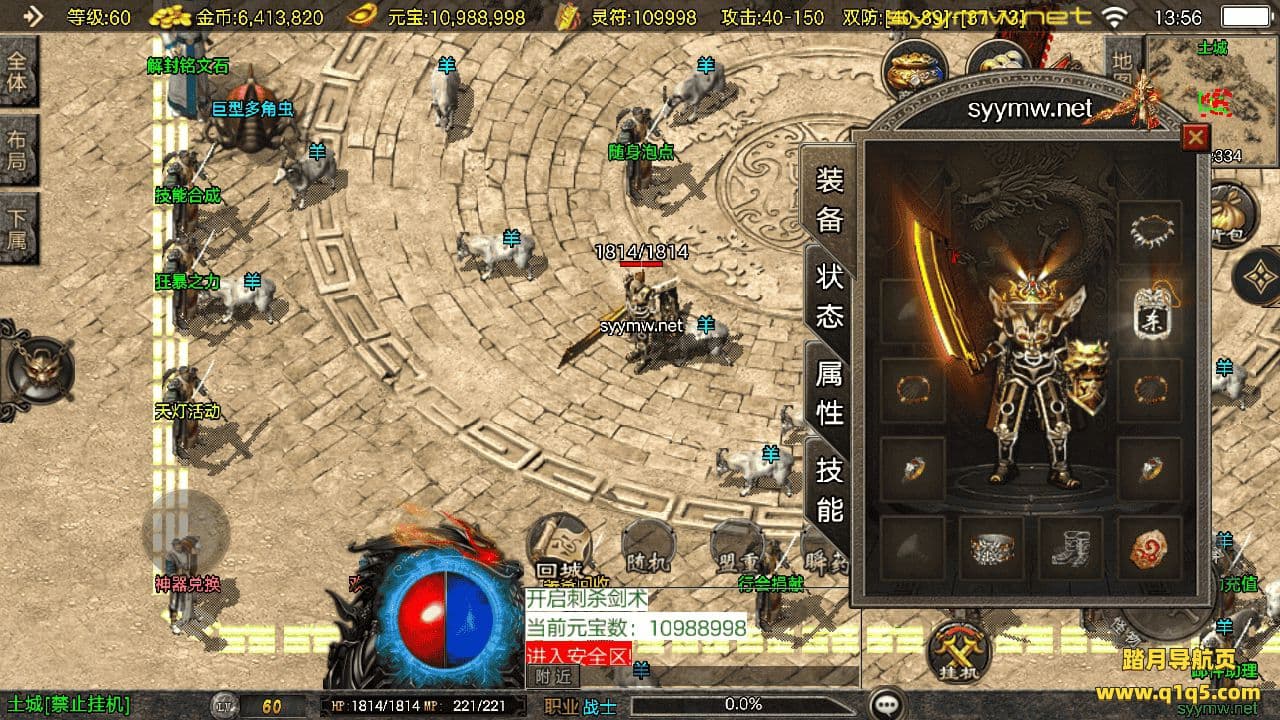The width and height of the screenshot is (1280, 720).
Task: Open the chat speech bubble button
Action: point(886,704)
